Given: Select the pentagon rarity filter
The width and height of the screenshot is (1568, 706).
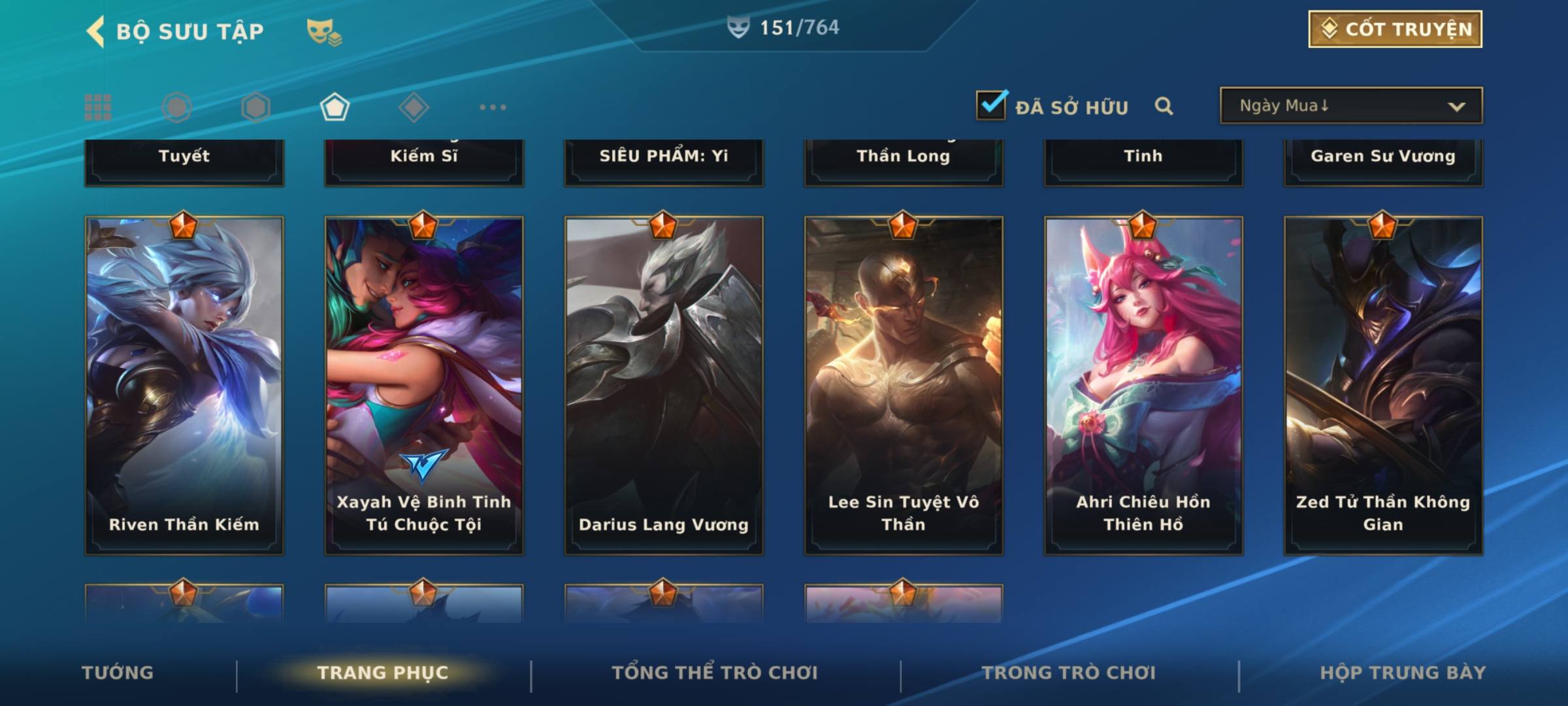Looking at the screenshot, I should pos(335,107).
